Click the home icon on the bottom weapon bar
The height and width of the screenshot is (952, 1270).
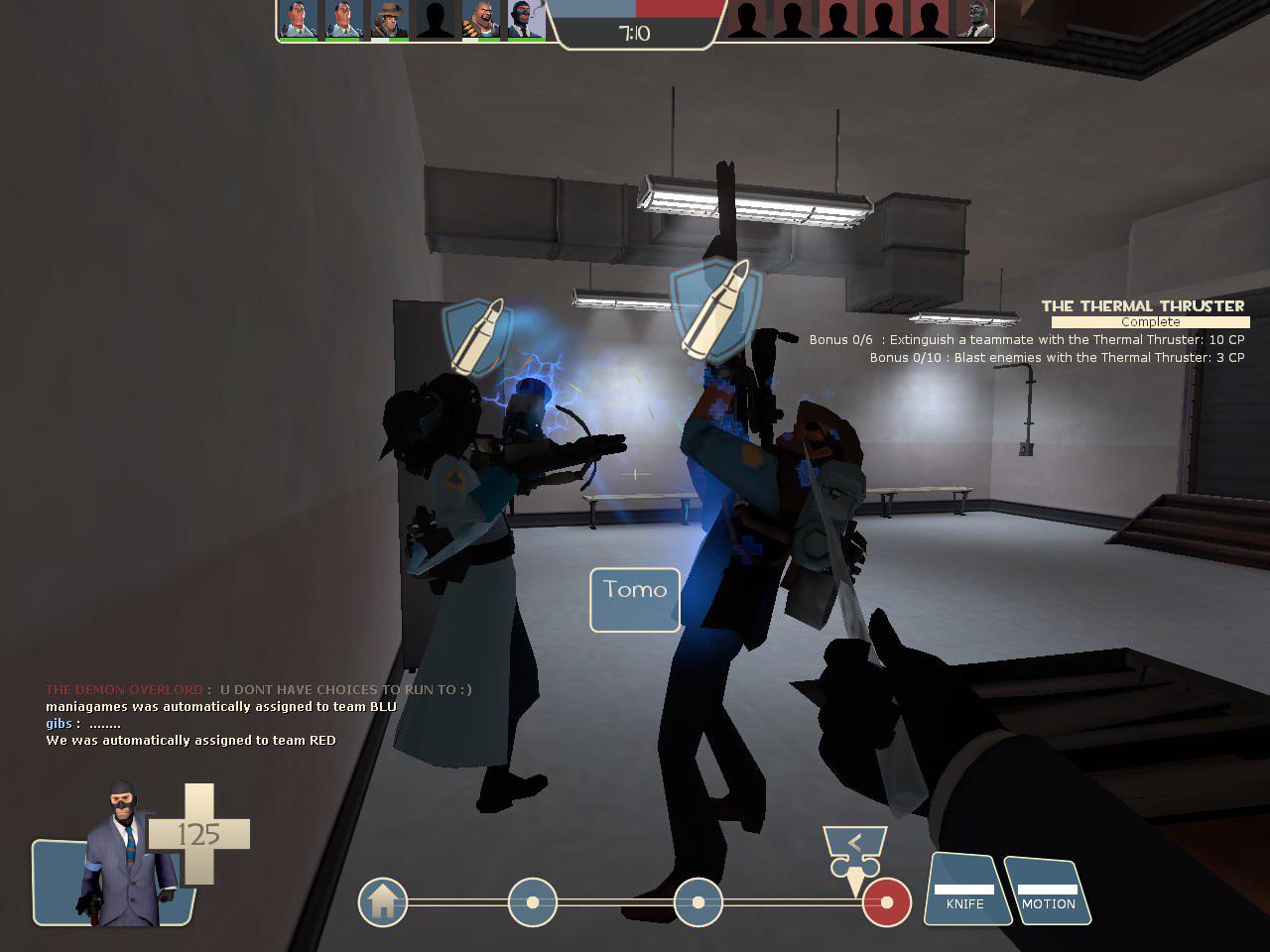point(383,903)
